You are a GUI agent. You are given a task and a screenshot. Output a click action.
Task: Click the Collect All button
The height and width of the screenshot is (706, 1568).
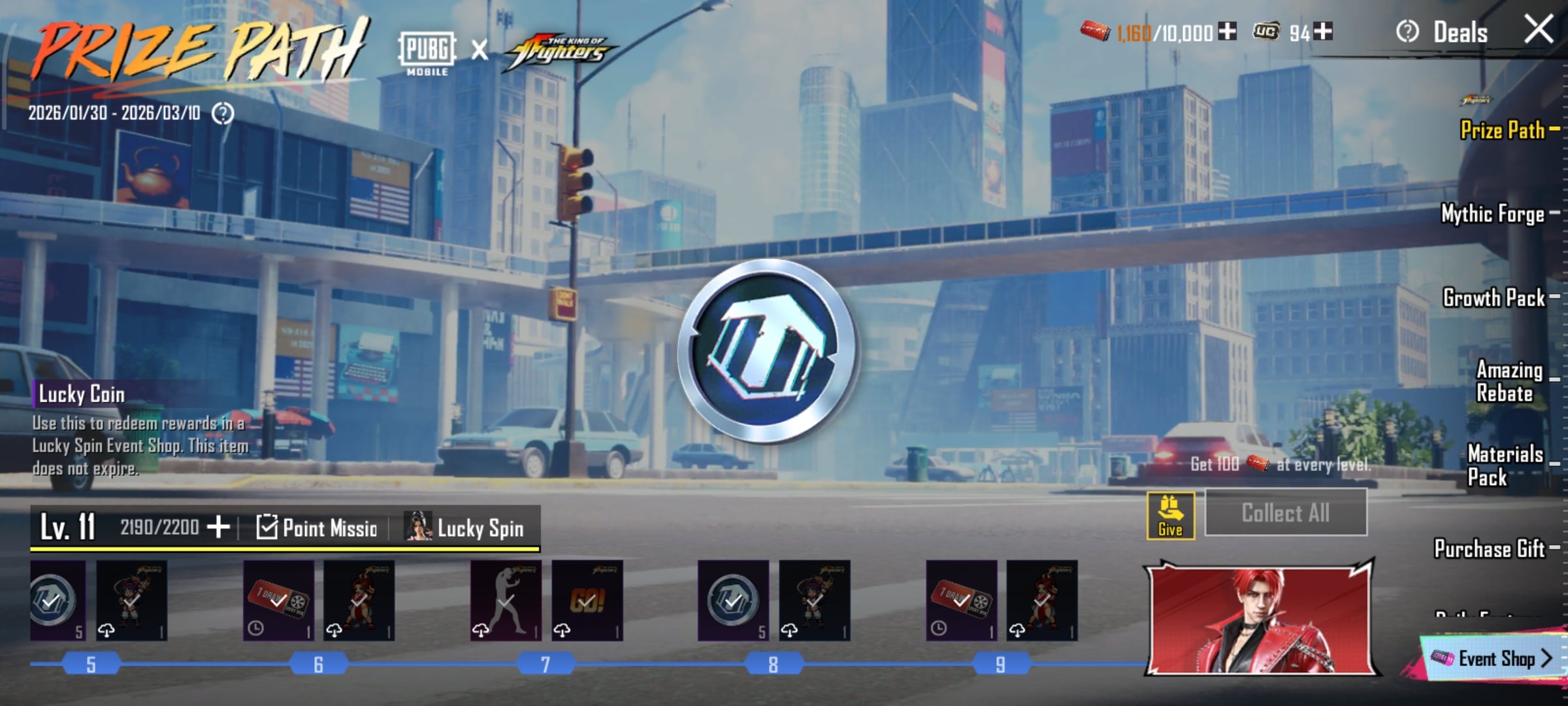pos(1285,513)
